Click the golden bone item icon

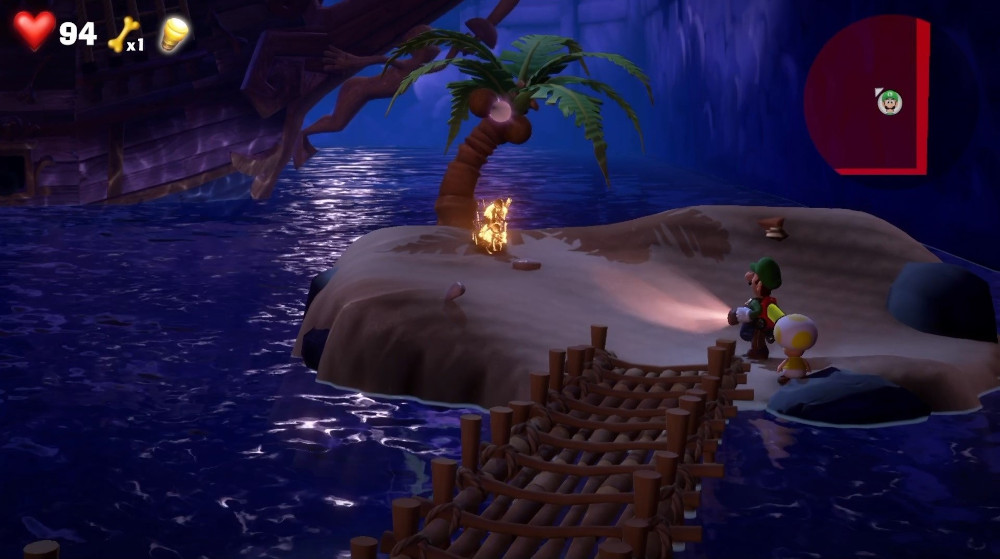(x=123, y=34)
